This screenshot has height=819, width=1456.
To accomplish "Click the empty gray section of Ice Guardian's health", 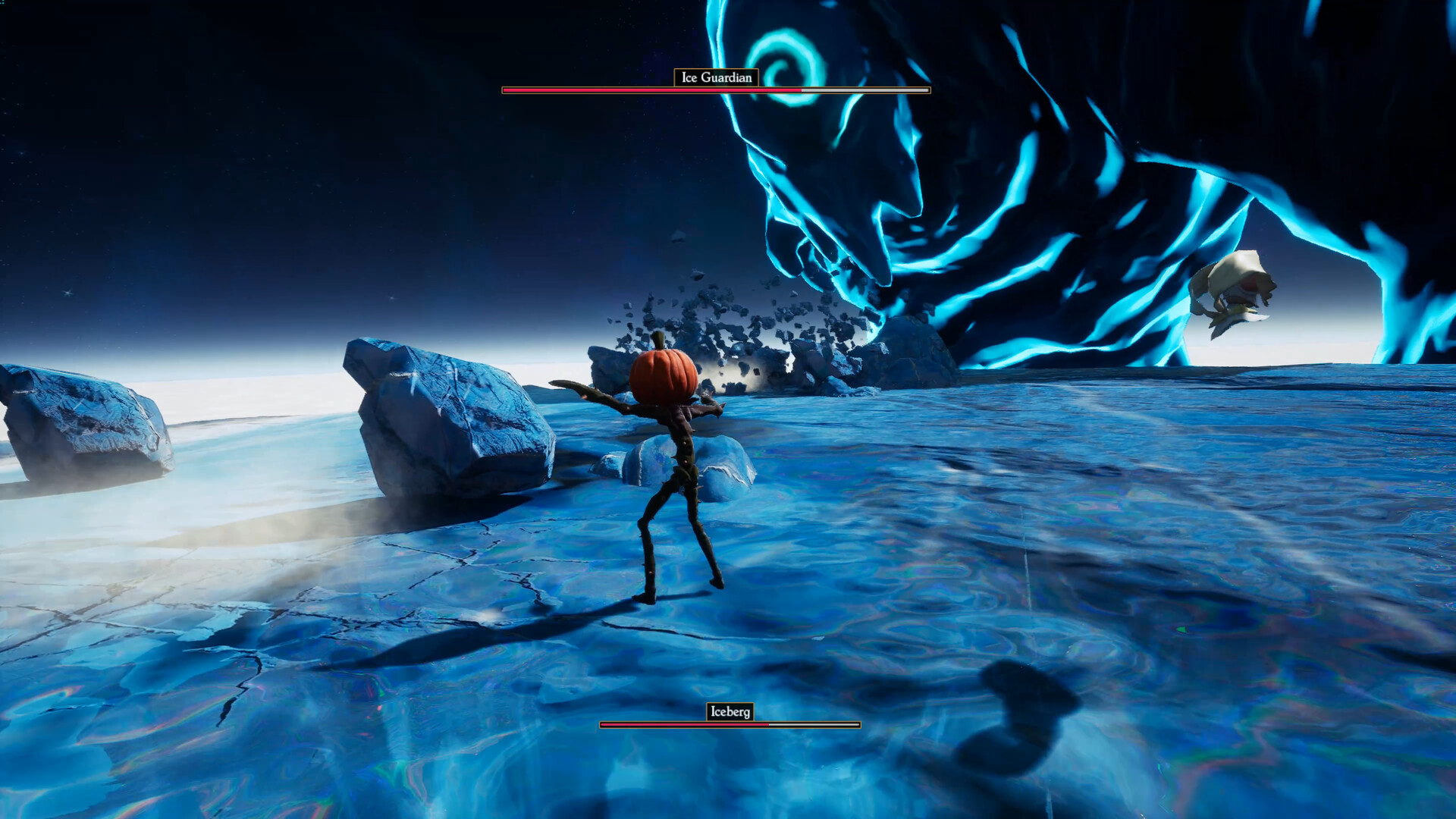I will pos(864,89).
